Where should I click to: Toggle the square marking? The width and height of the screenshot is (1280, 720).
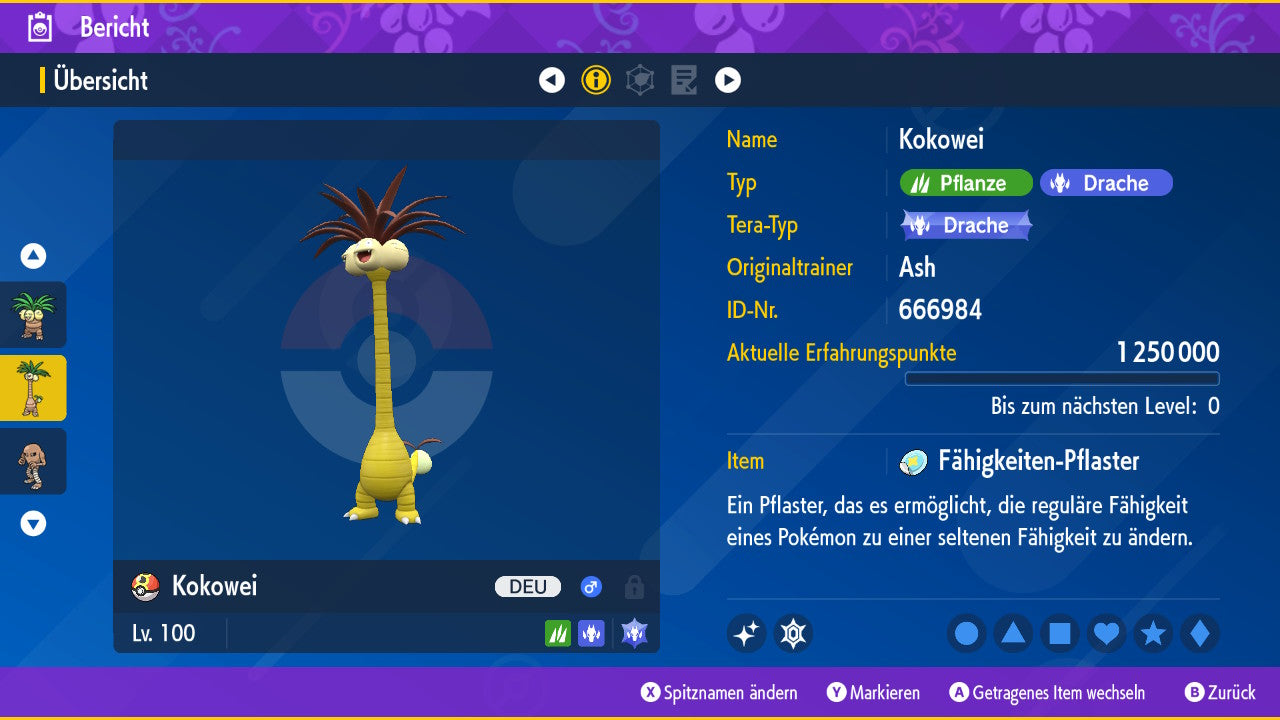pos(1060,633)
